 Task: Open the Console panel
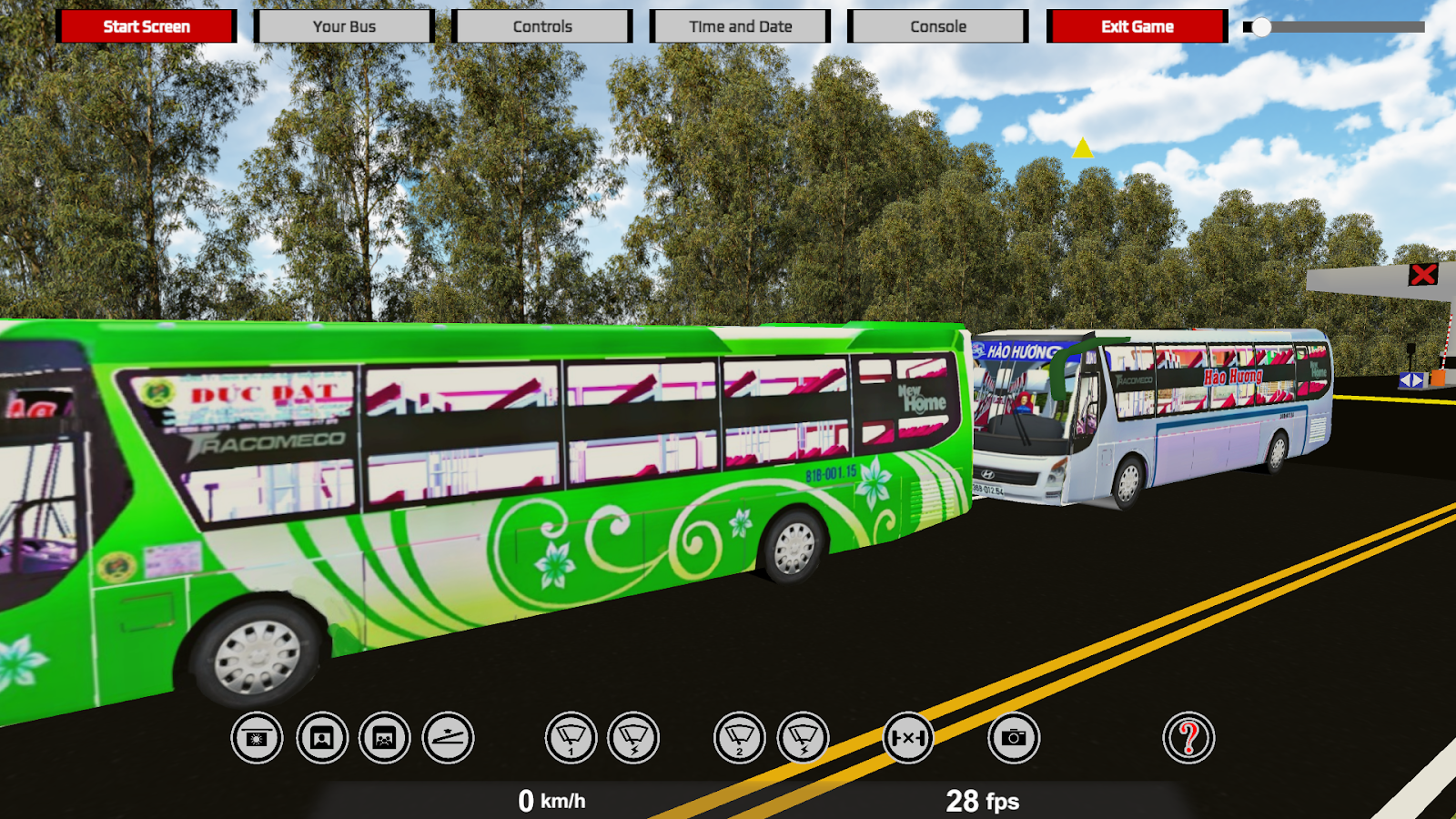[x=937, y=26]
